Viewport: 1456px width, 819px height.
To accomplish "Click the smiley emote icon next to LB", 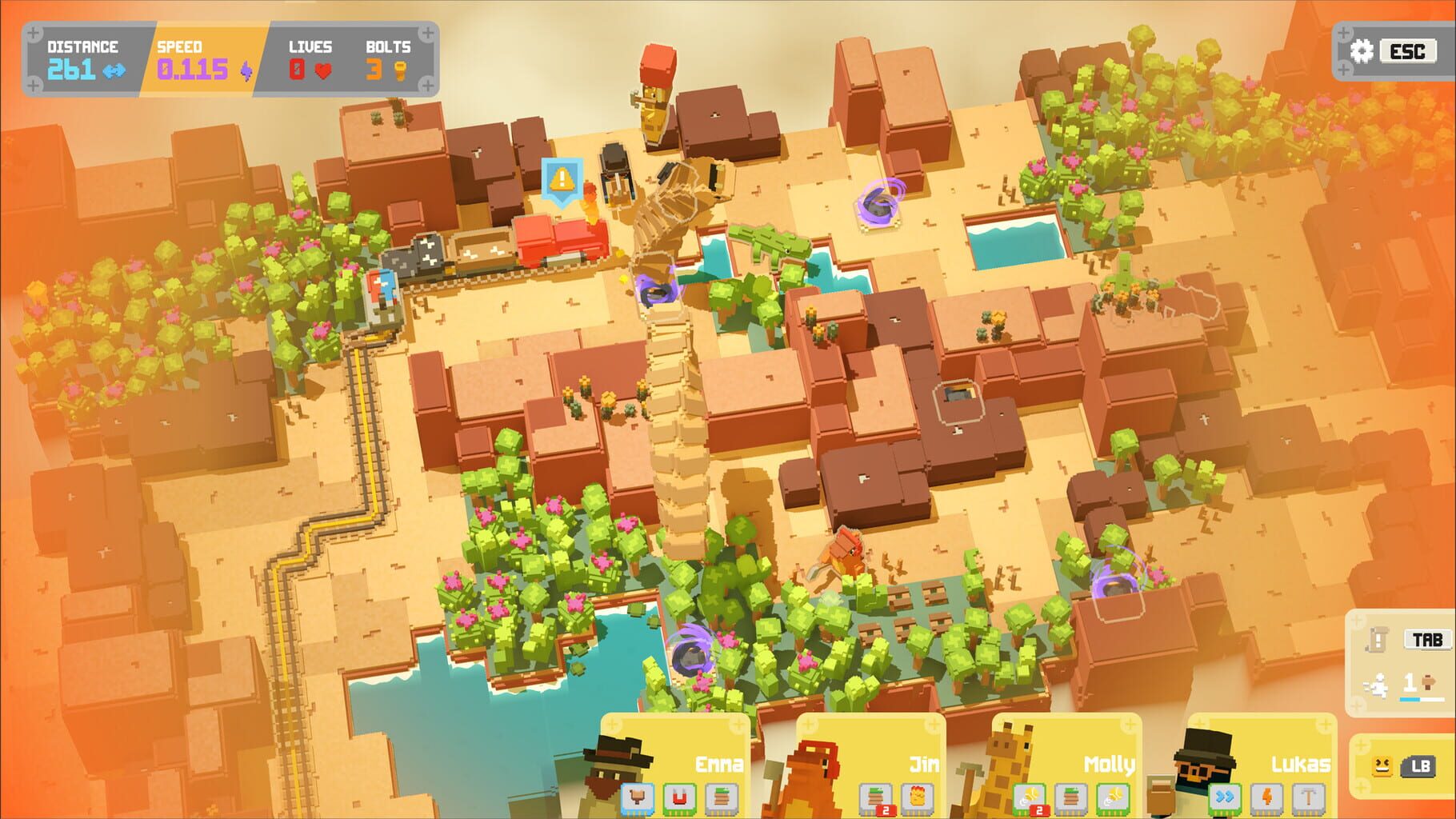I will (1380, 765).
